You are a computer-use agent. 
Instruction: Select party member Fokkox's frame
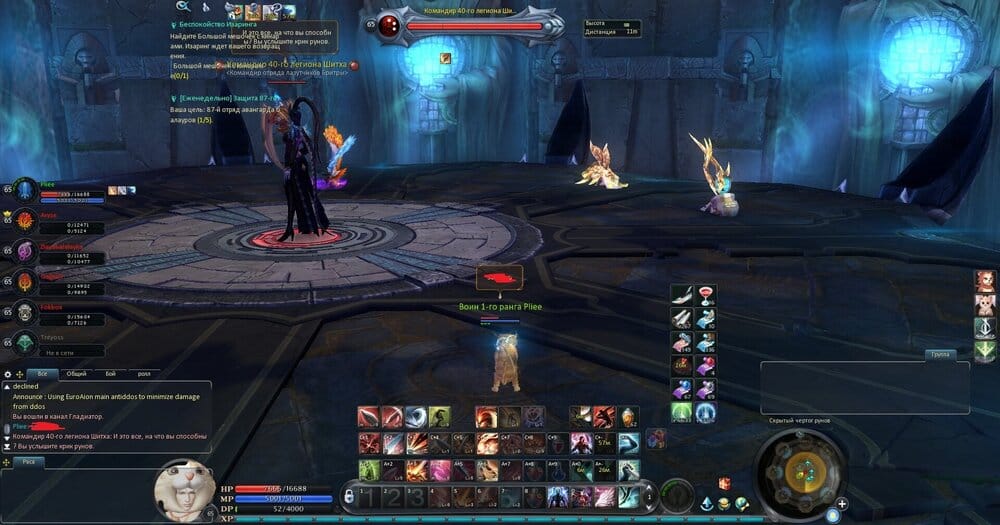click(52, 311)
